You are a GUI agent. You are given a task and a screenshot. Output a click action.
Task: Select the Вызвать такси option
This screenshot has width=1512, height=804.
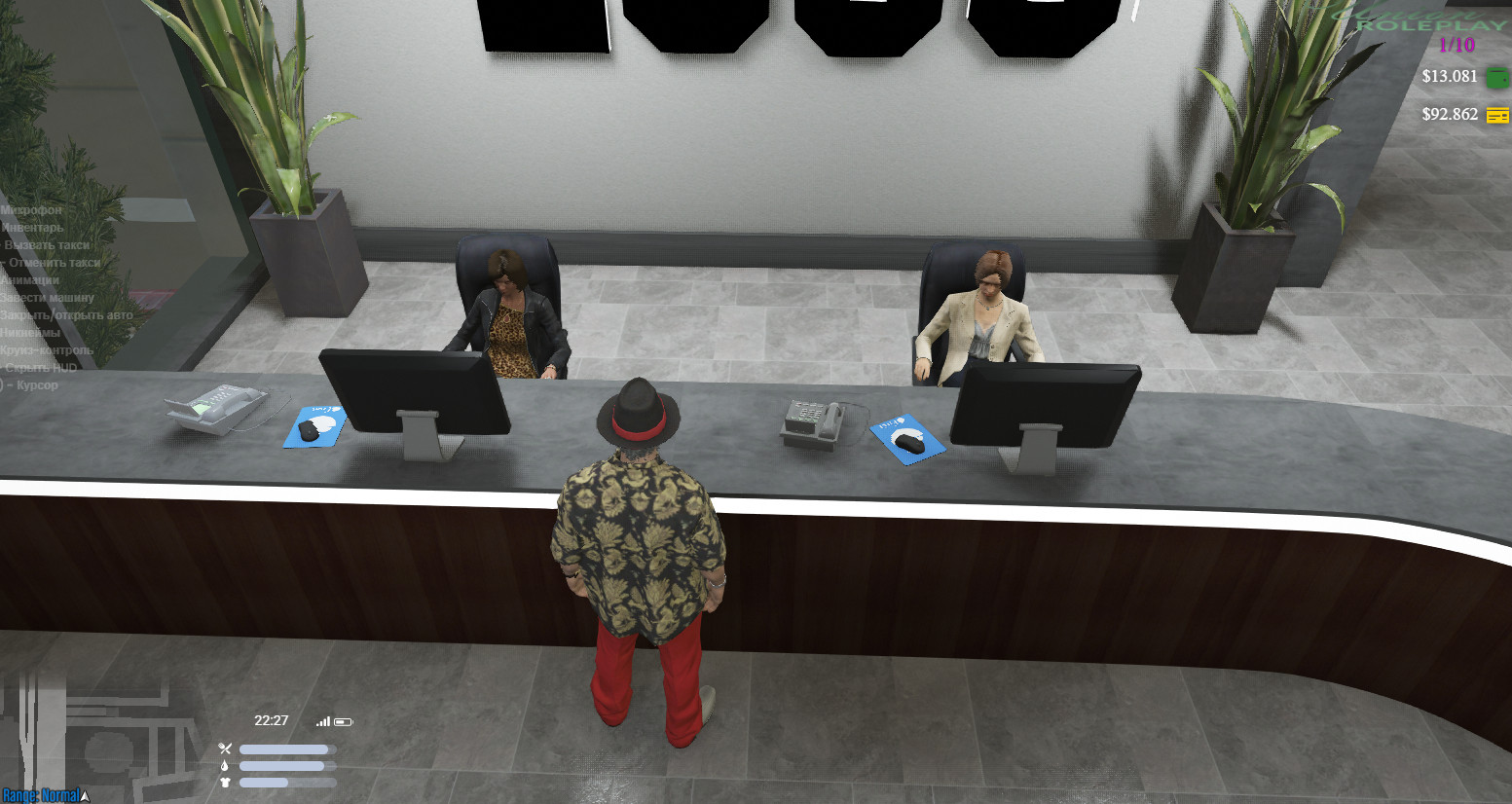pyautogui.click(x=47, y=244)
